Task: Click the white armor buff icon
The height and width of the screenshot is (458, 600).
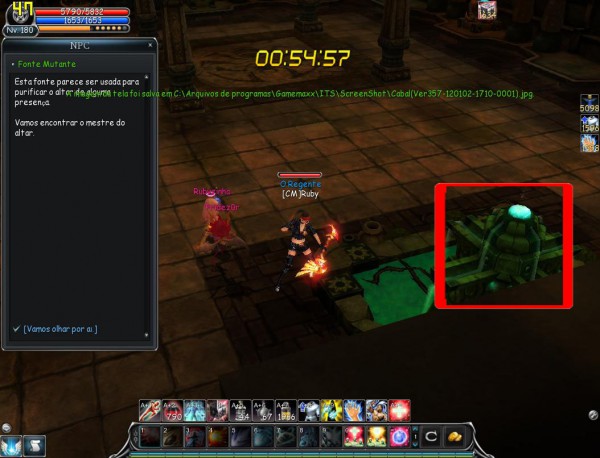Action: pyautogui.click(x=309, y=410)
